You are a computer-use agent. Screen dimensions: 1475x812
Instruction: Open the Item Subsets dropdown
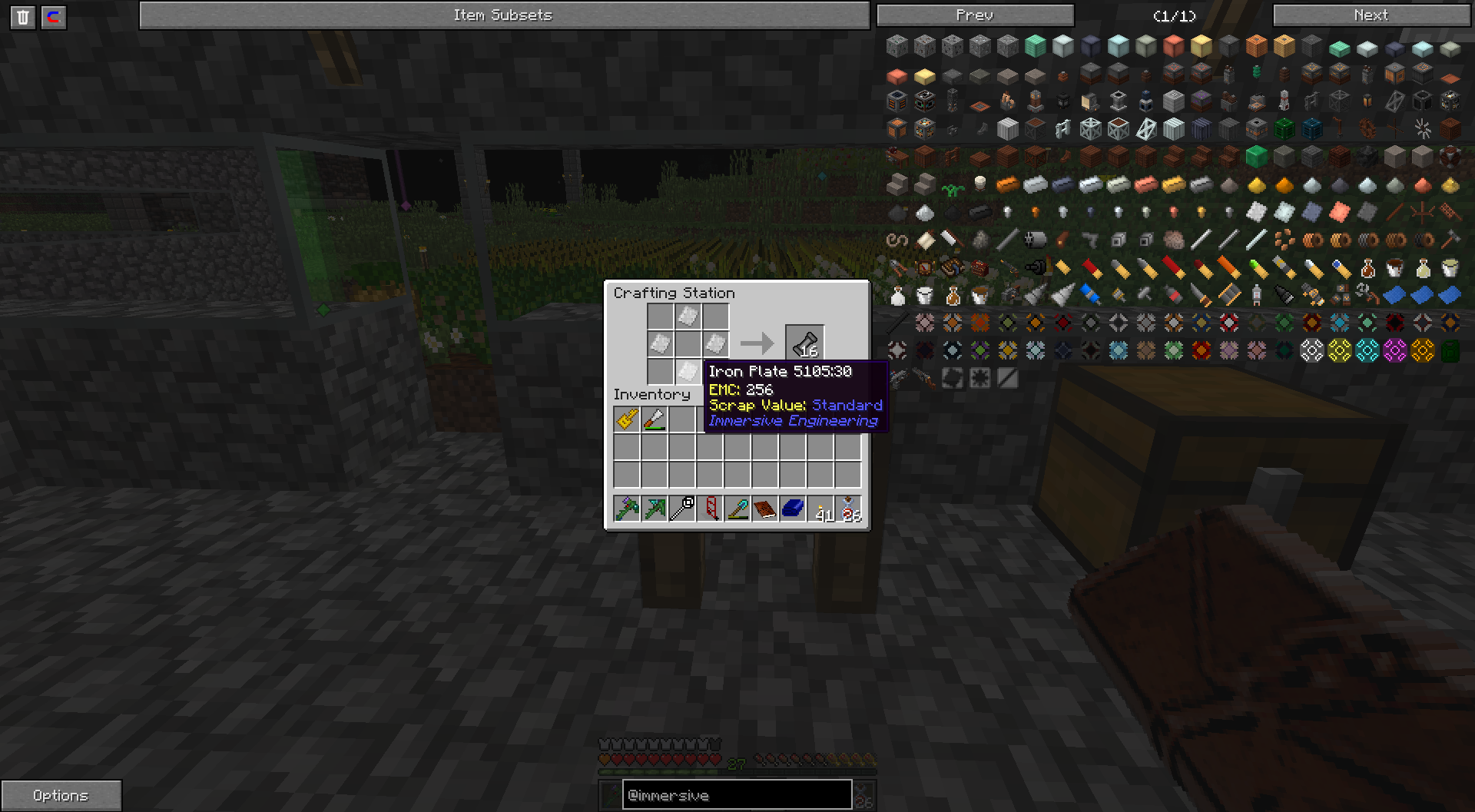tap(503, 14)
